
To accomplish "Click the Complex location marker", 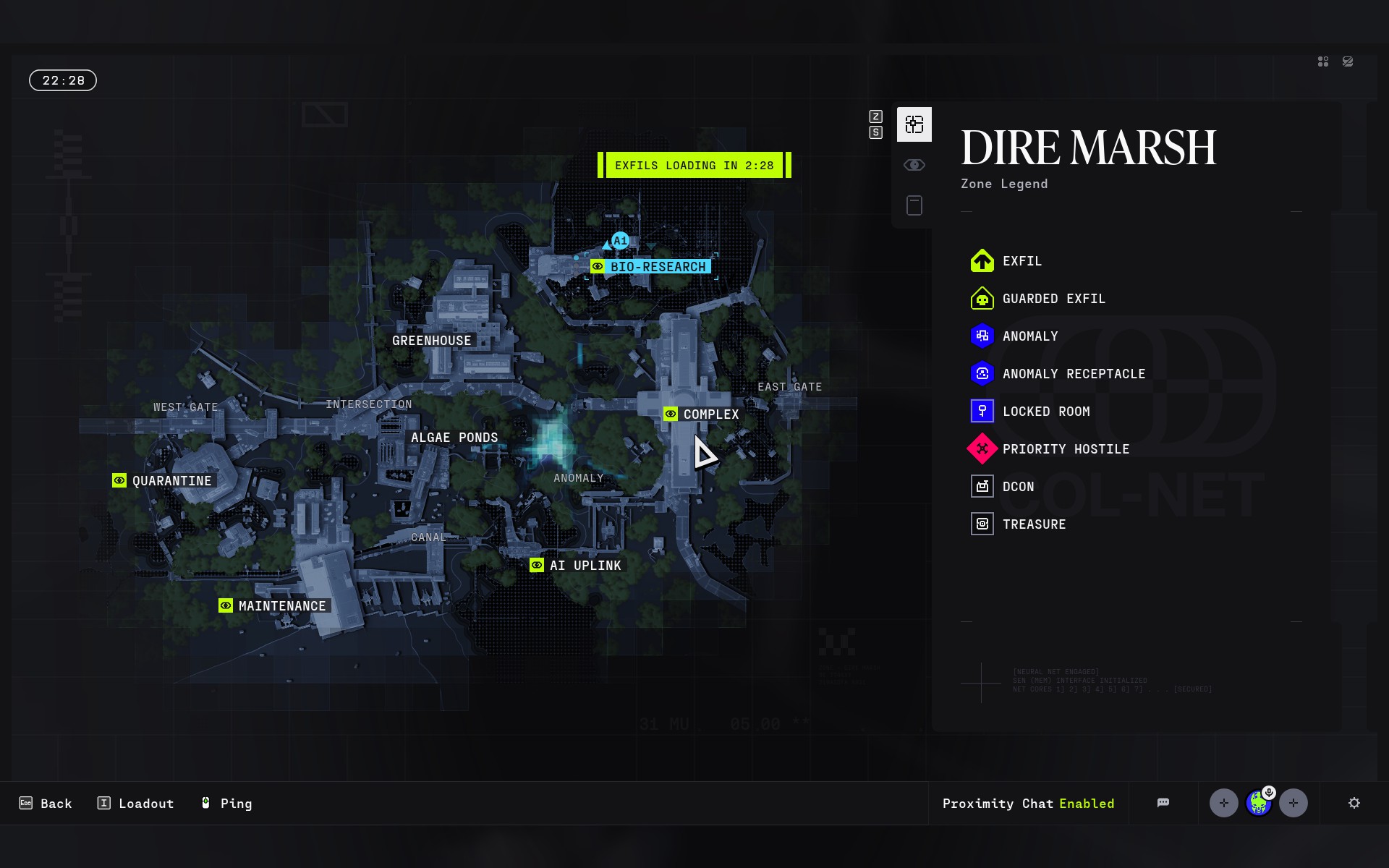I will (x=702, y=414).
